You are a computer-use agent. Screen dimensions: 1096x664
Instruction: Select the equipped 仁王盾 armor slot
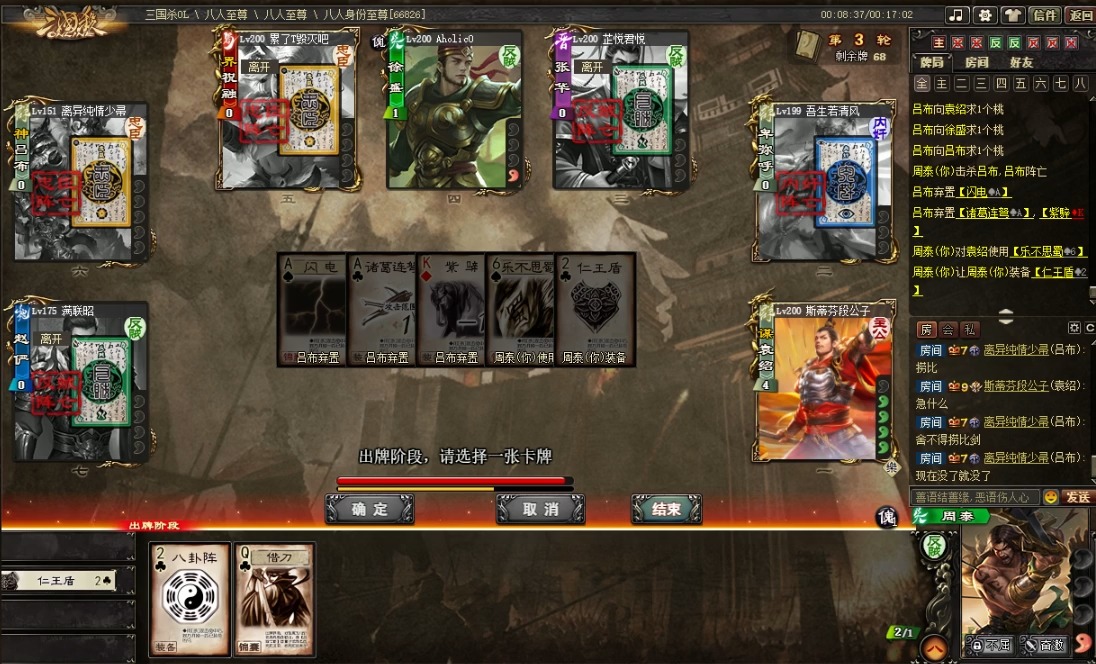pos(70,580)
